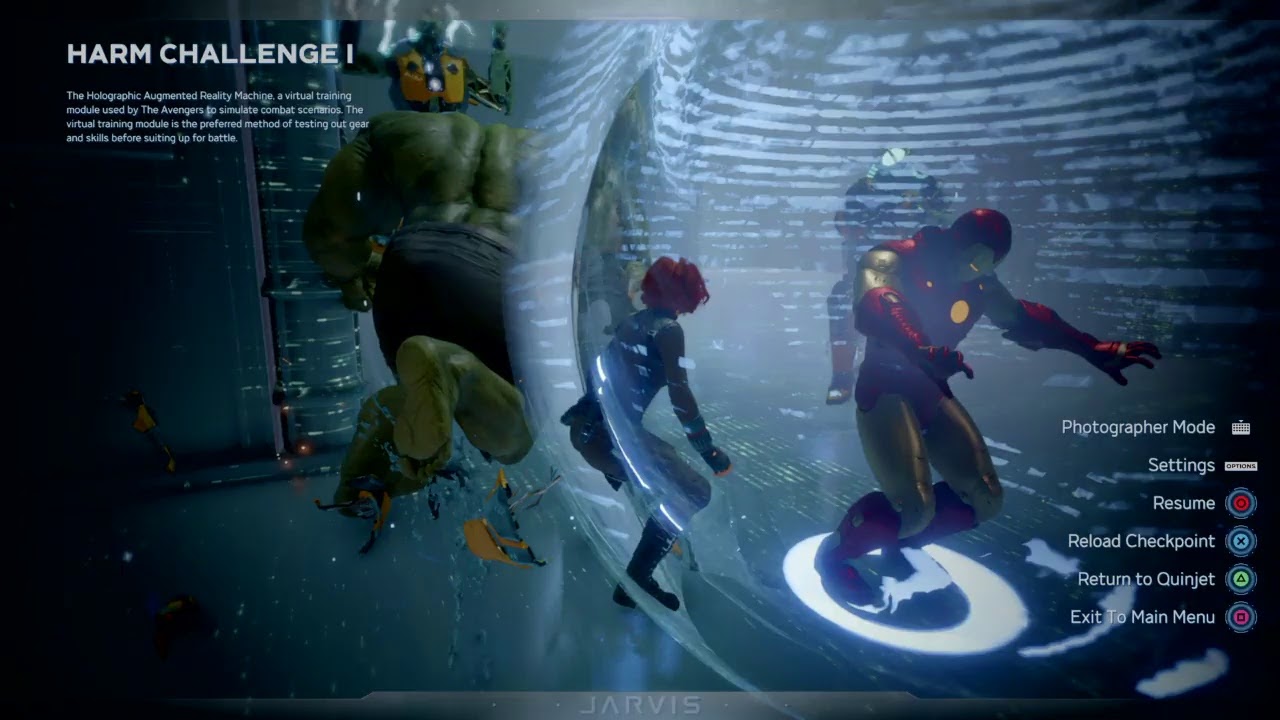This screenshot has height=720, width=1280.
Task: Click Reload Checkpoint to restart
Action: point(1141,541)
